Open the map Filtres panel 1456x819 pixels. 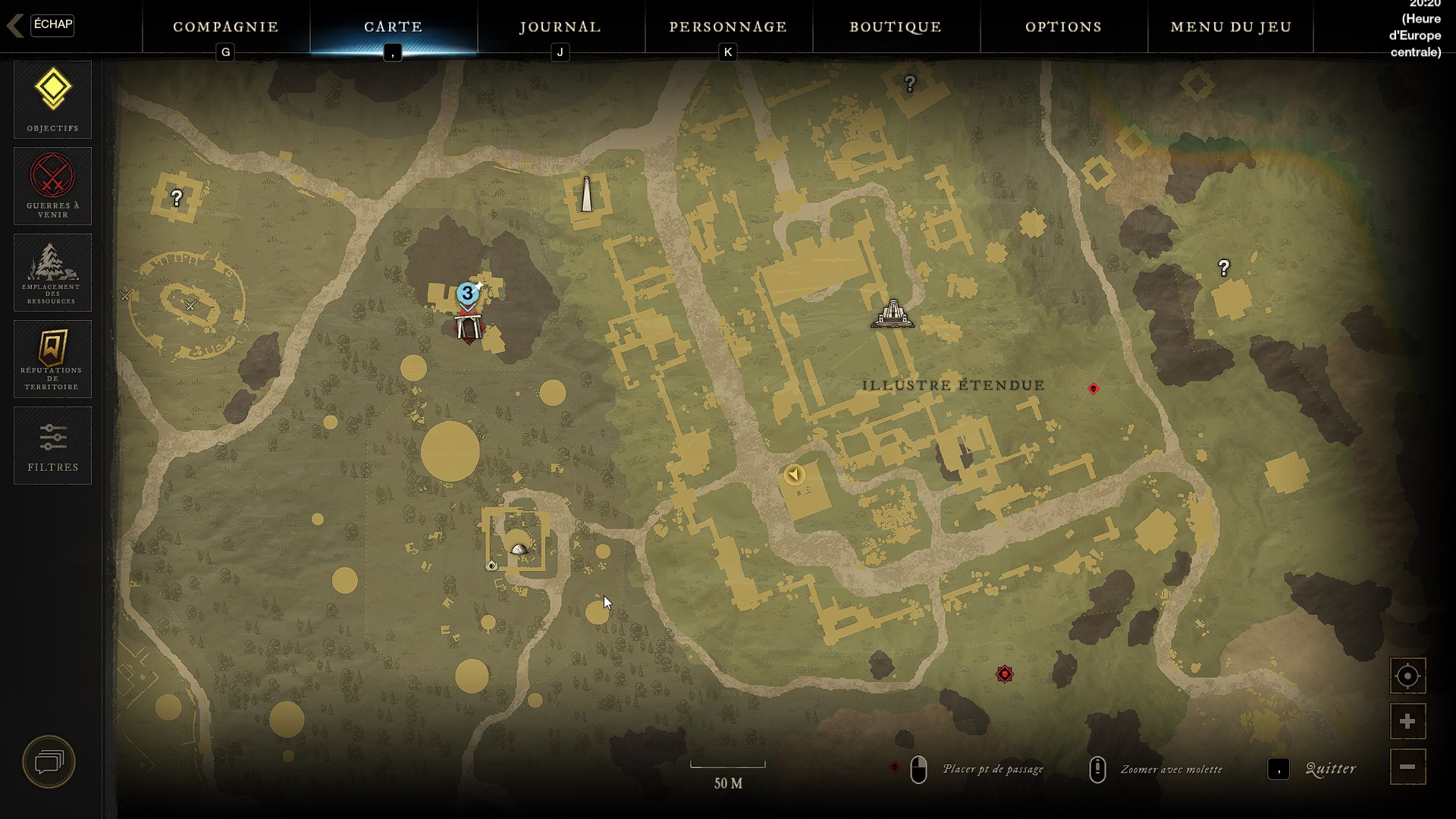(x=52, y=445)
